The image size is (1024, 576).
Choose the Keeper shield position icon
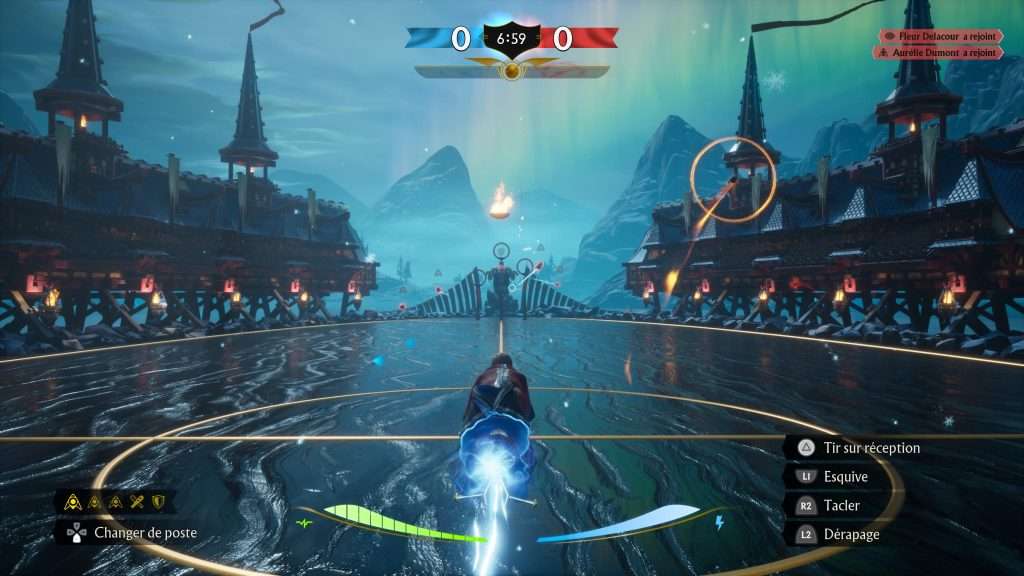click(x=158, y=502)
